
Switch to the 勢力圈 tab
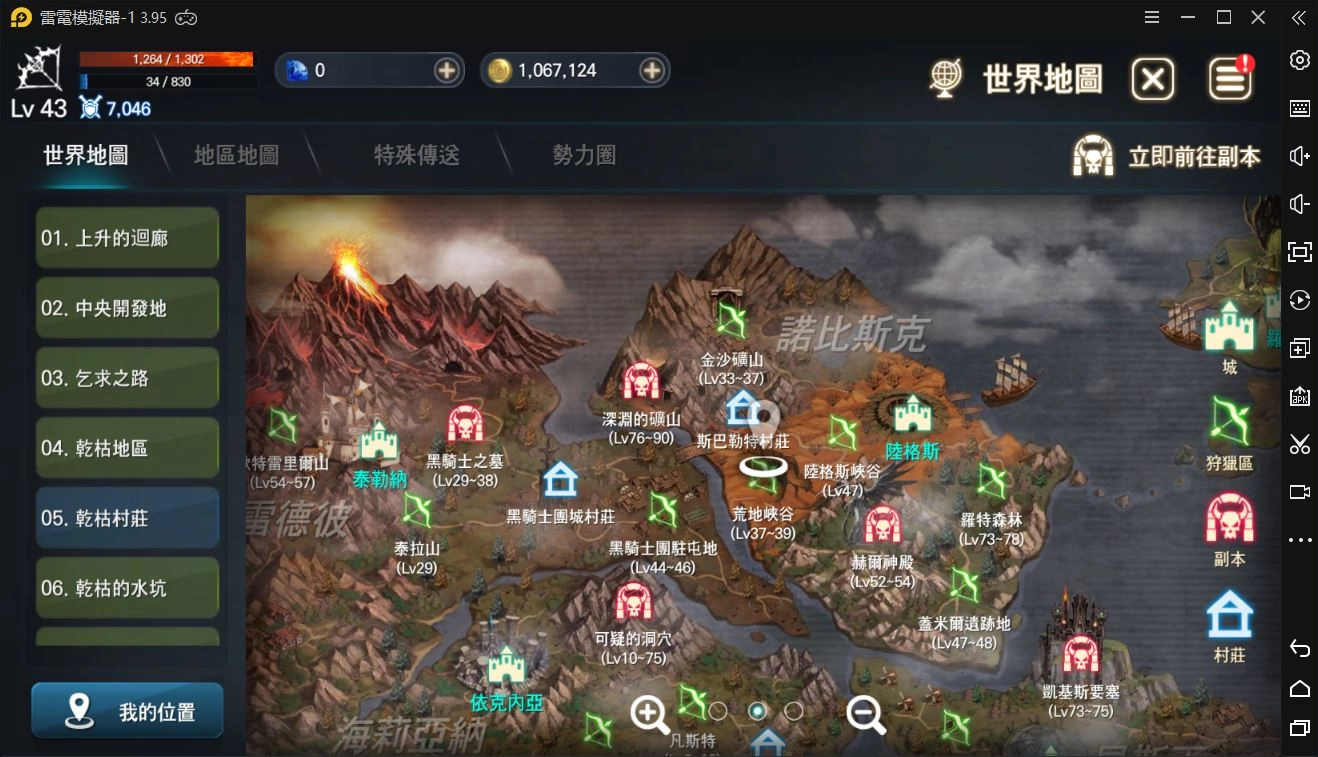point(582,156)
